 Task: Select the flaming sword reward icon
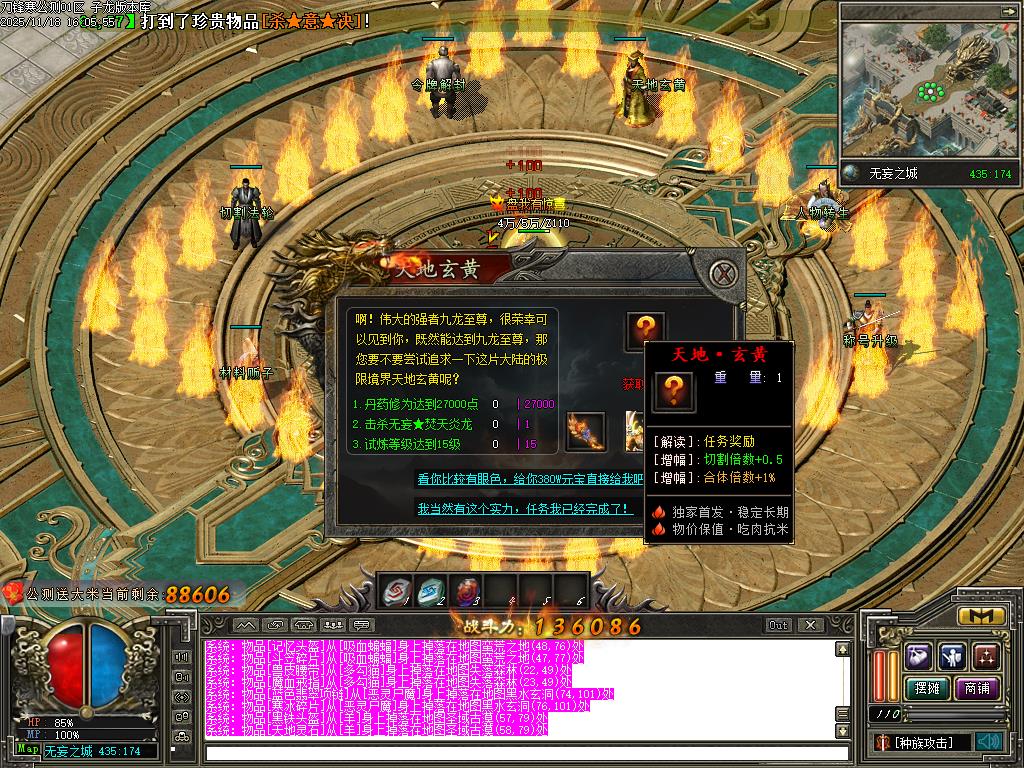tap(585, 431)
